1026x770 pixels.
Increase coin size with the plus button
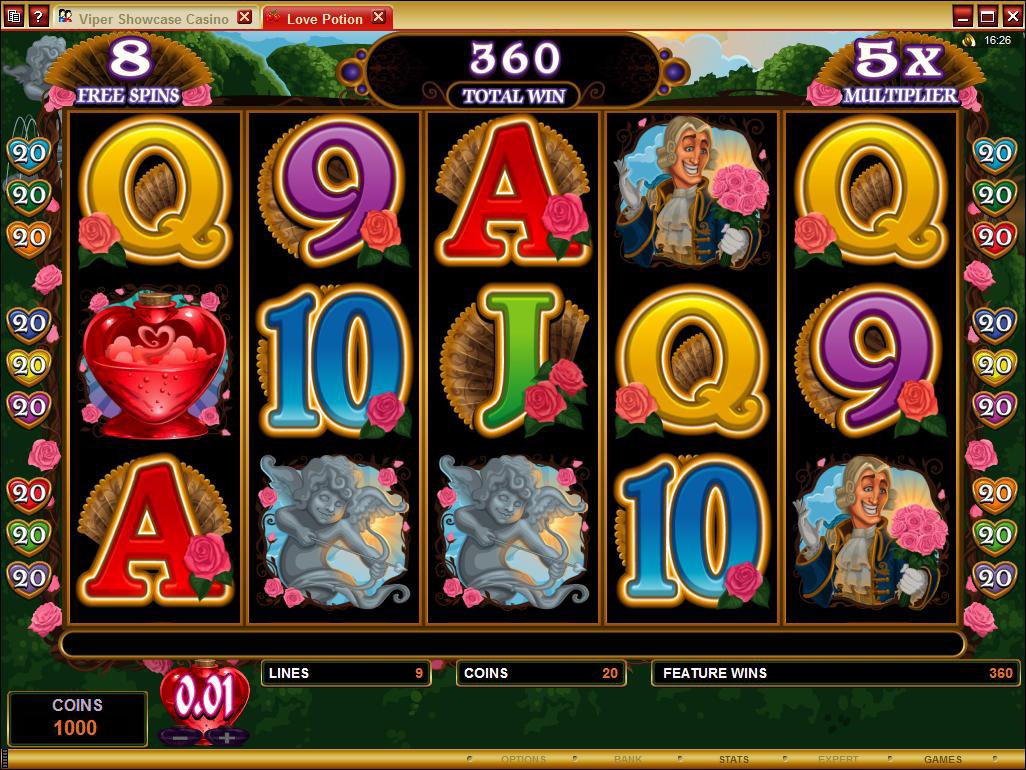coord(227,737)
